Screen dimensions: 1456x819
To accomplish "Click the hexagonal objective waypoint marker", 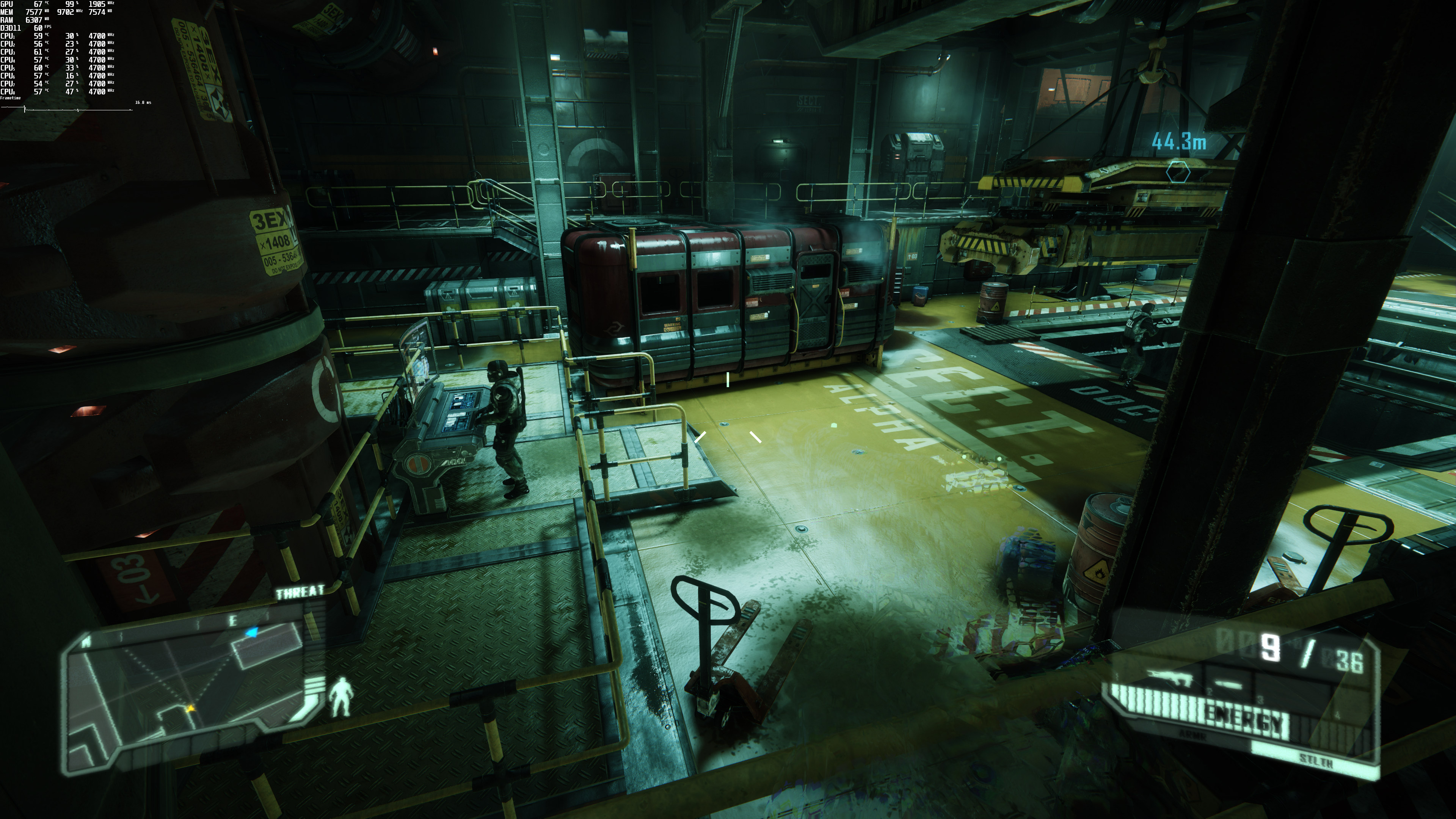I will pos(1177,171).
